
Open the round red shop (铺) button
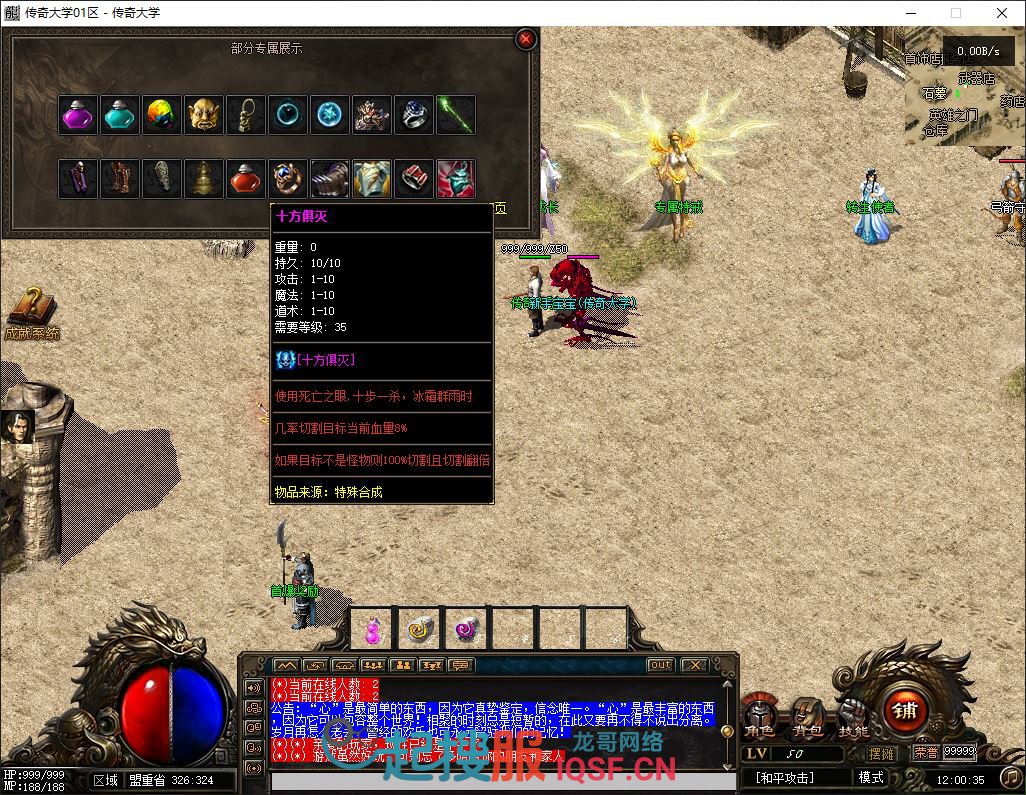(x=905, y=711)
